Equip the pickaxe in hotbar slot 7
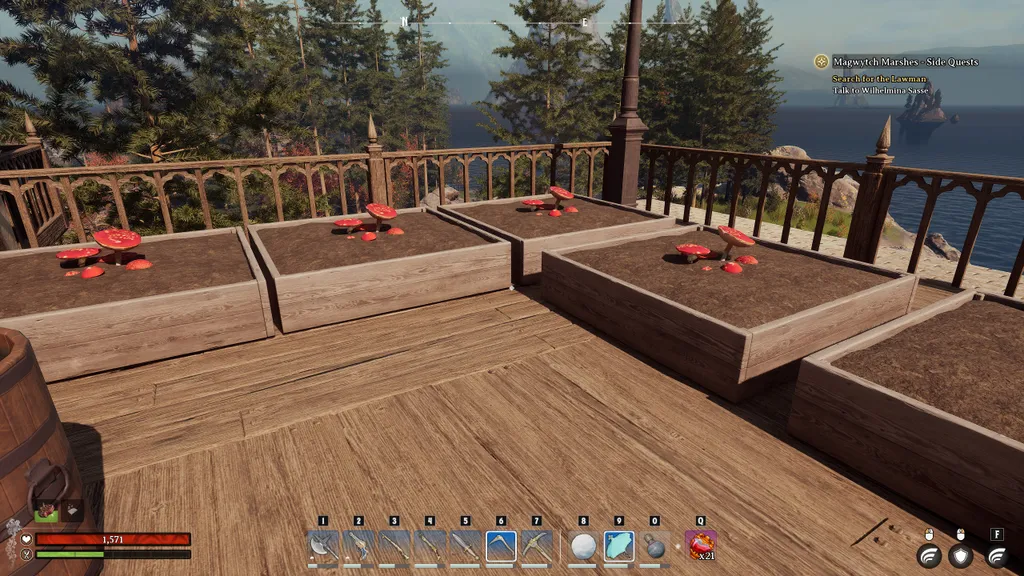 pyautogui.click(x=537, y=545)
